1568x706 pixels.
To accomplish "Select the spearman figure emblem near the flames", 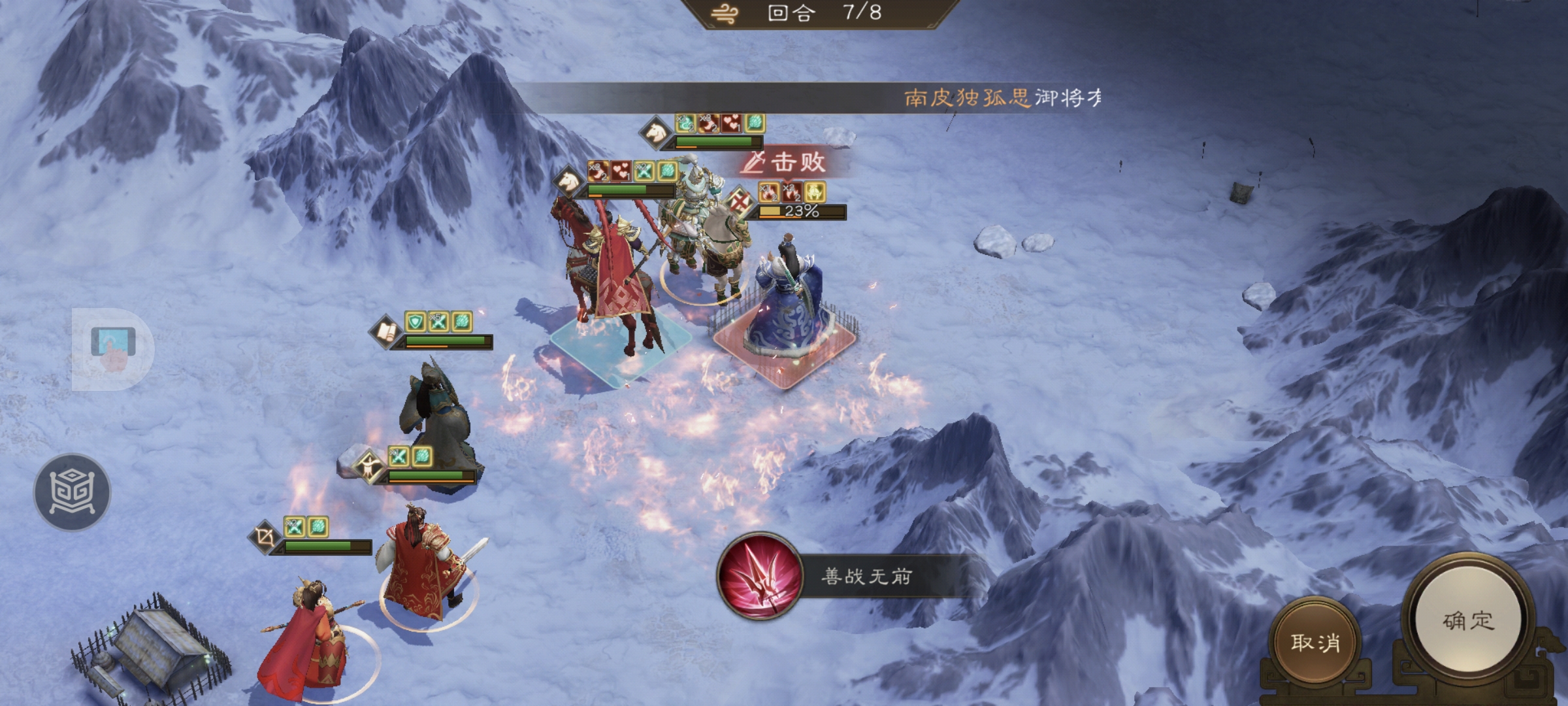I will (x=369, y=467).
